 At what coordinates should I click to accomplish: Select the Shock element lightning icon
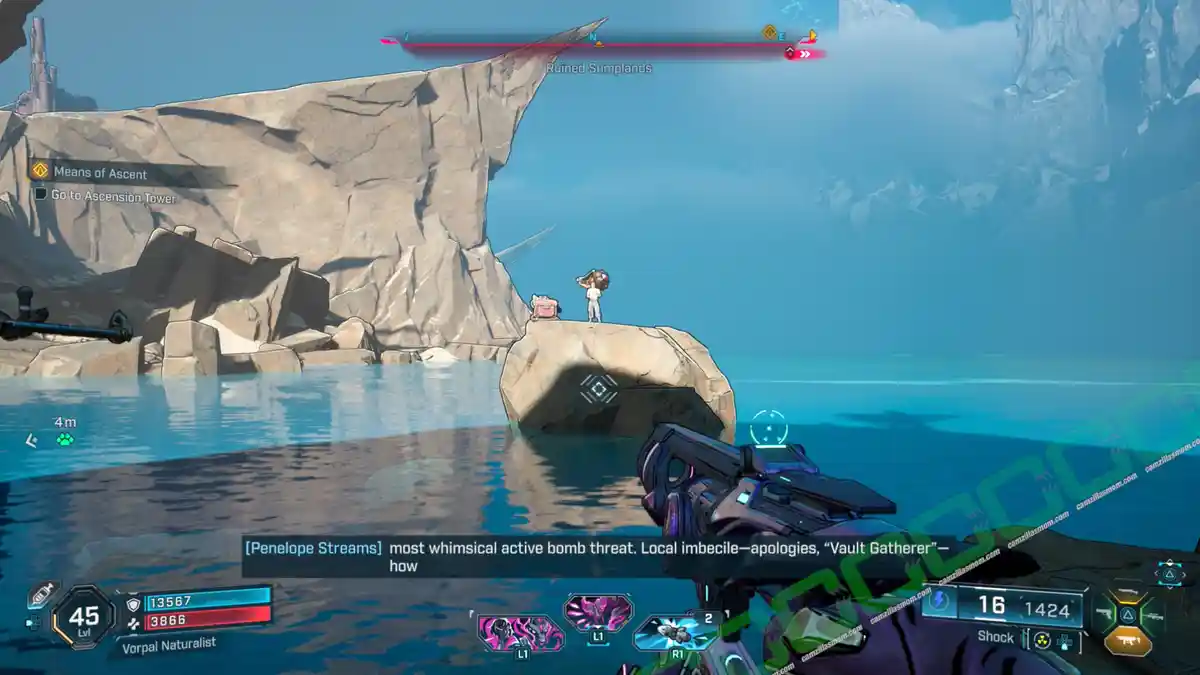939,601
